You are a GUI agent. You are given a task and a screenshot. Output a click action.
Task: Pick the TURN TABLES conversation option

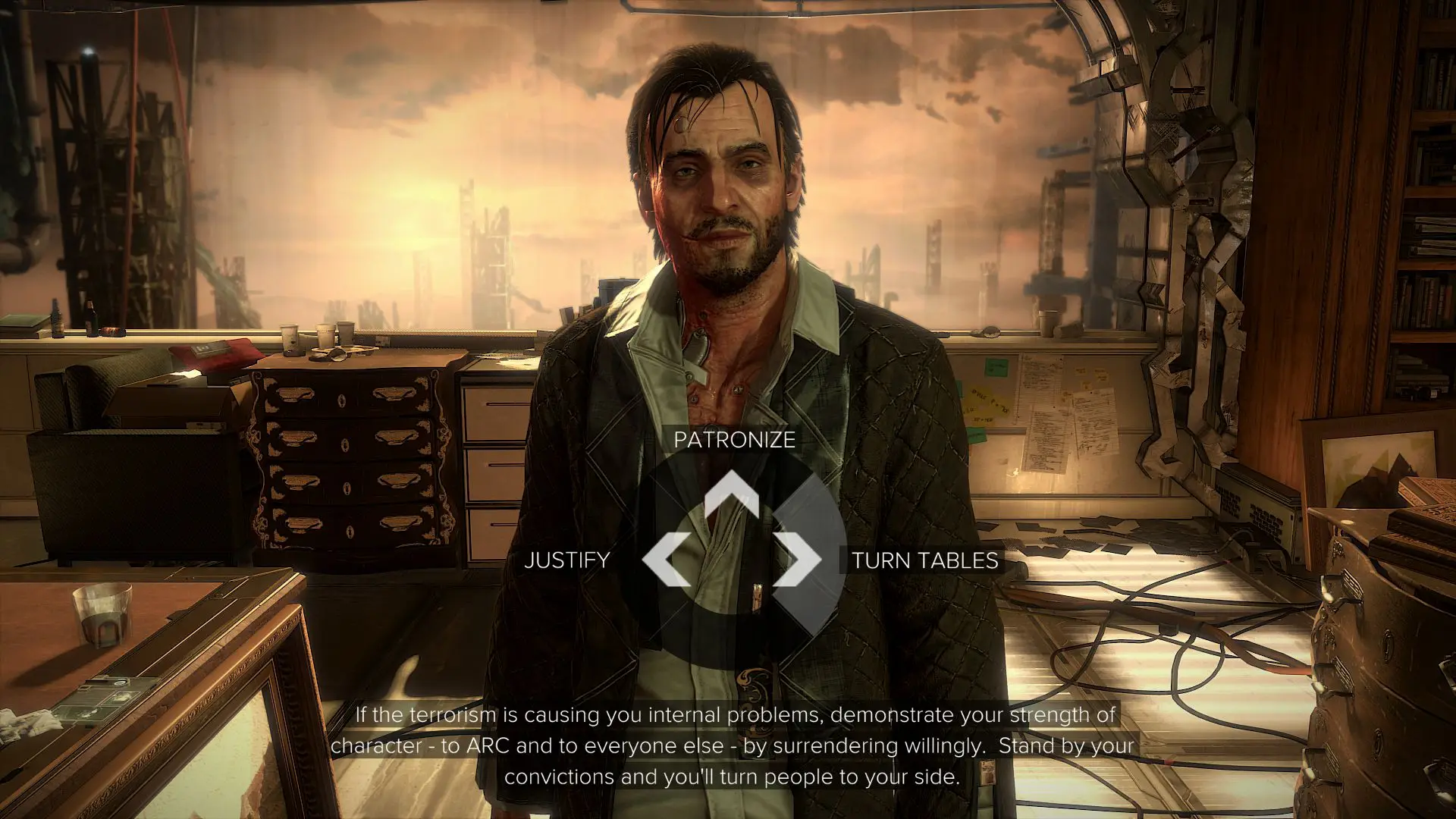tap(926, 563)
